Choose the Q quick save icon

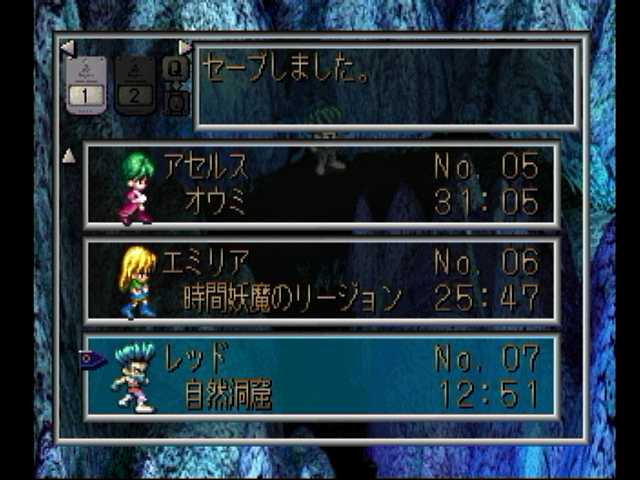coord(174,68)
